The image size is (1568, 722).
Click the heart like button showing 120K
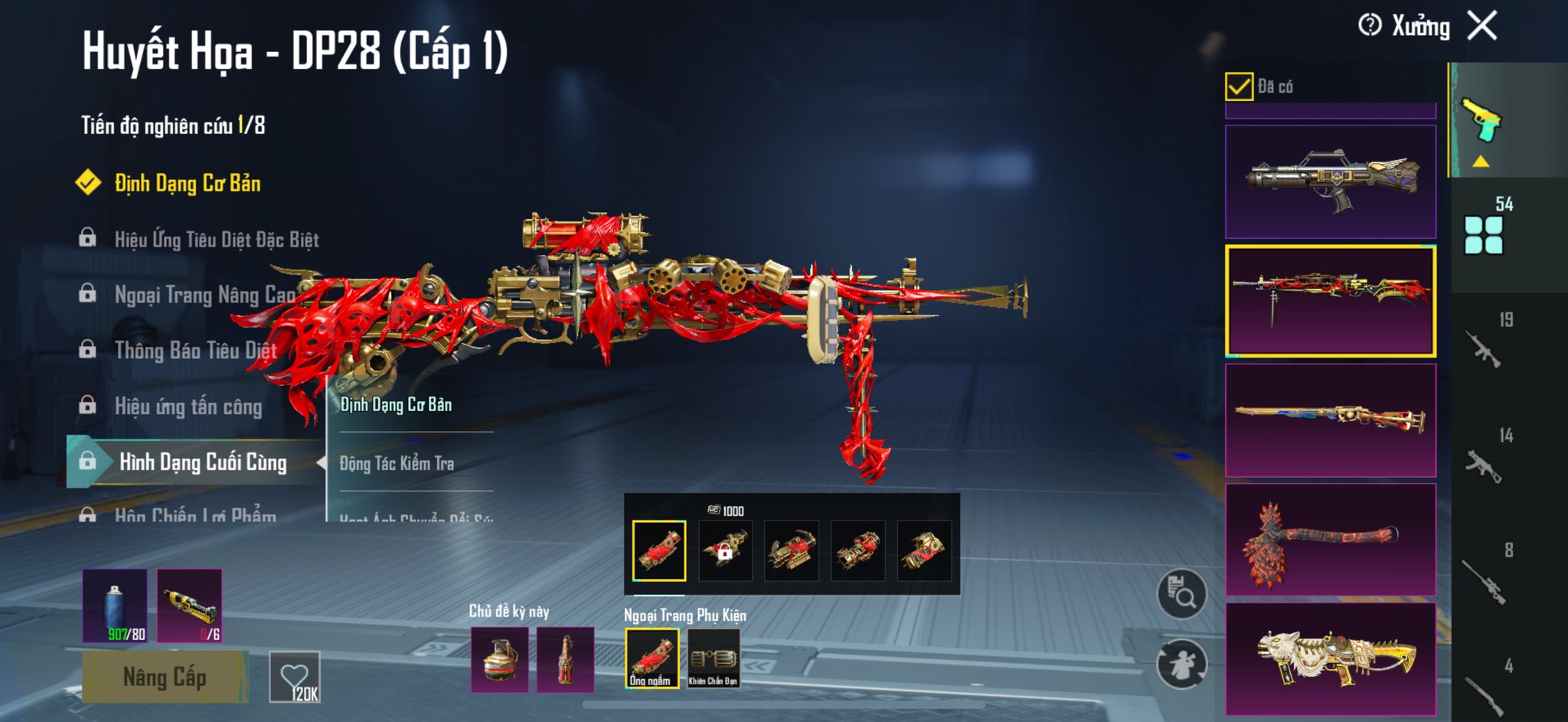tap(295, 677)
